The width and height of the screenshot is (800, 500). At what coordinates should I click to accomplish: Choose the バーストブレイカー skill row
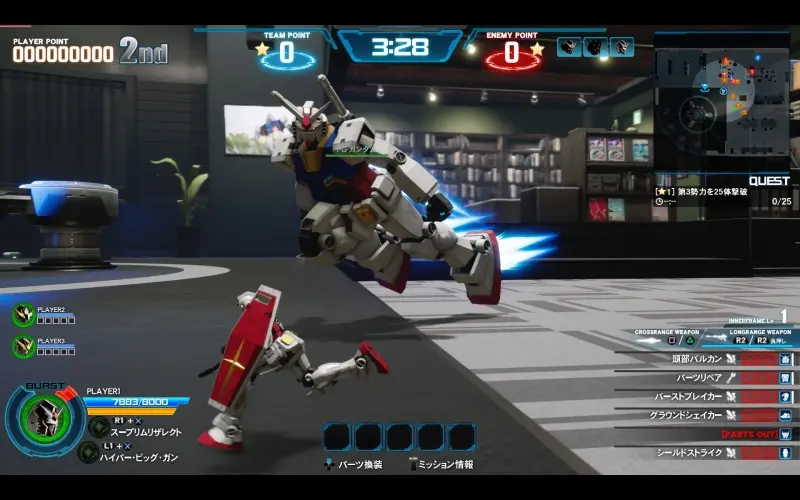[x=706, y=396]
